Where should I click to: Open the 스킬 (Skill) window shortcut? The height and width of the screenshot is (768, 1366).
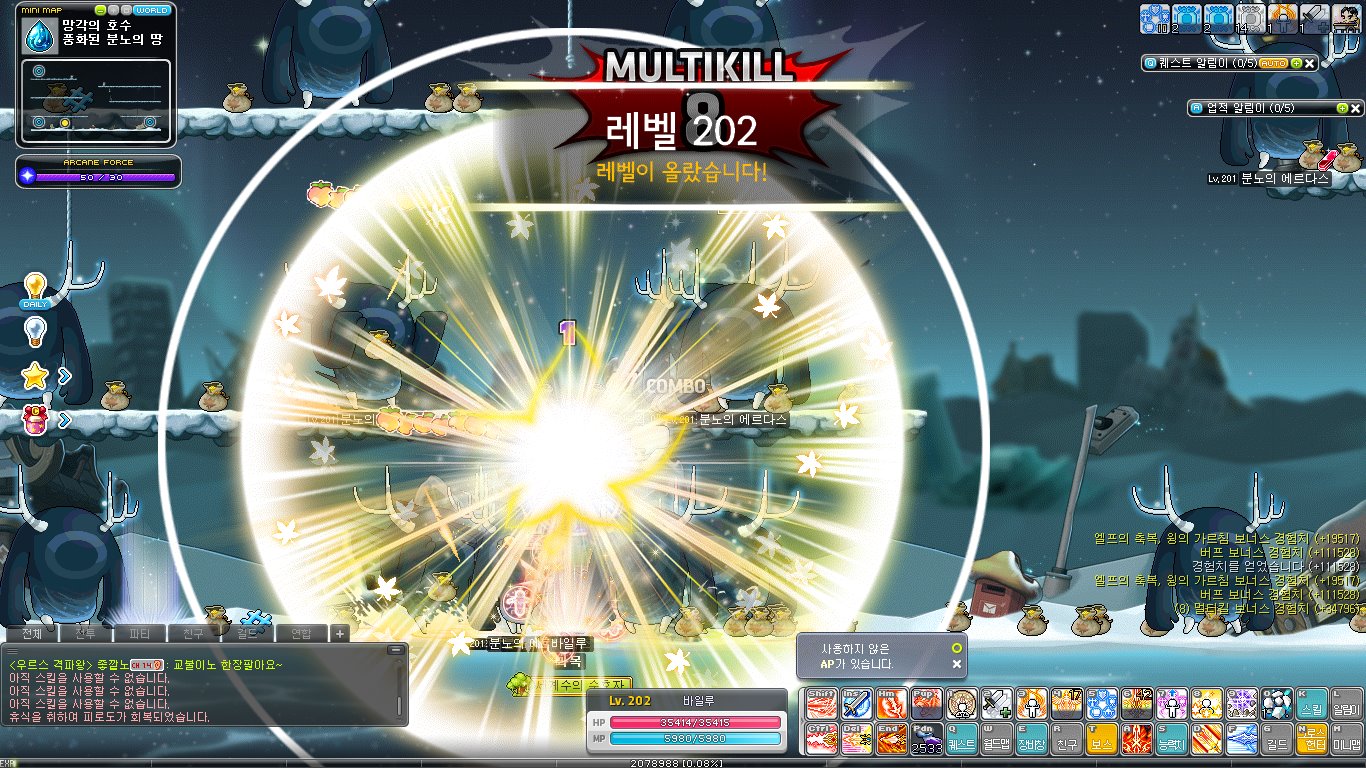pyautogui.click(x=1311, y=703)
